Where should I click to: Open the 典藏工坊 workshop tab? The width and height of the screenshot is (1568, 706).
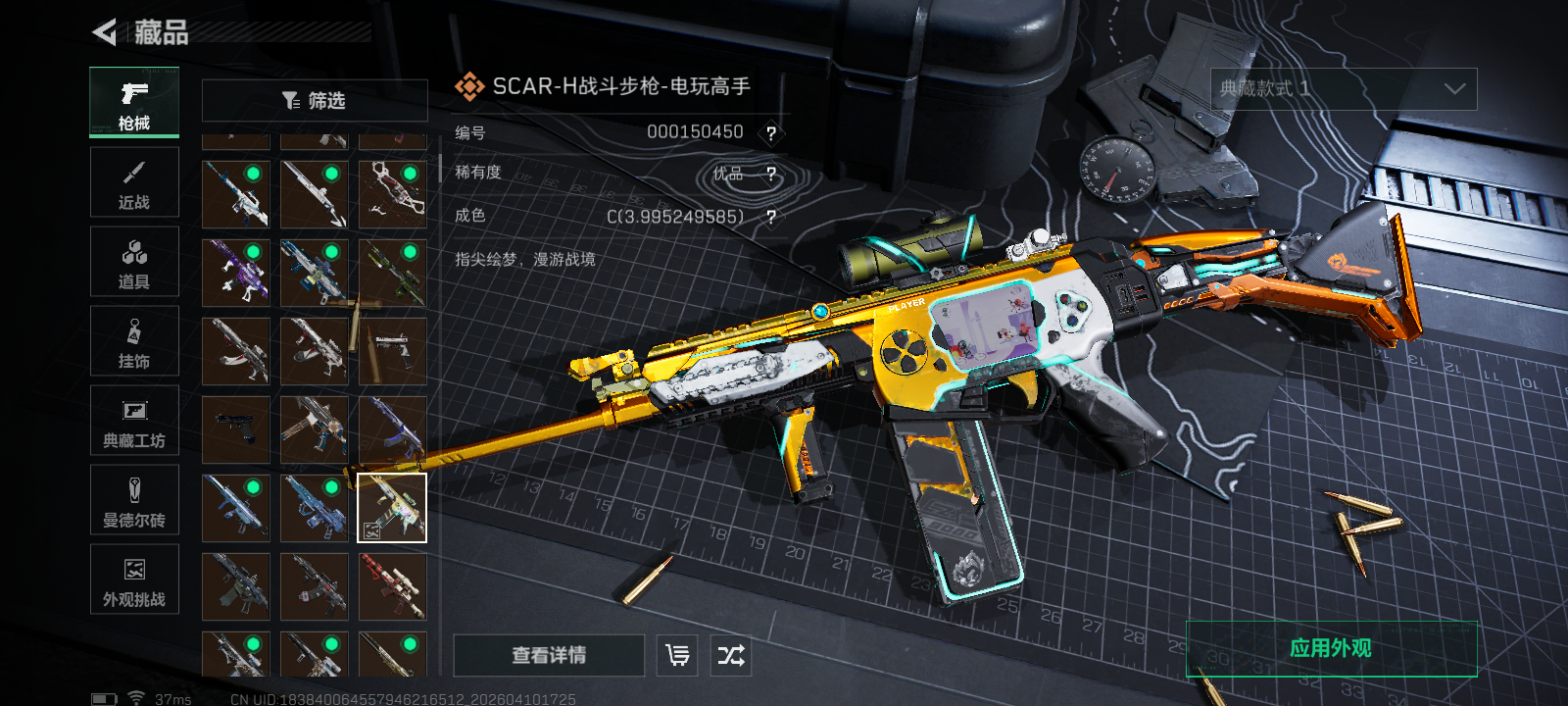134,421
